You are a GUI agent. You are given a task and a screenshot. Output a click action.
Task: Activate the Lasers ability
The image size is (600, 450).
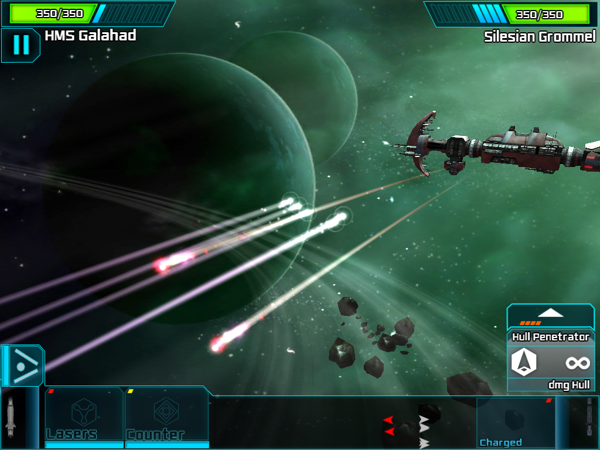point(83,417)
